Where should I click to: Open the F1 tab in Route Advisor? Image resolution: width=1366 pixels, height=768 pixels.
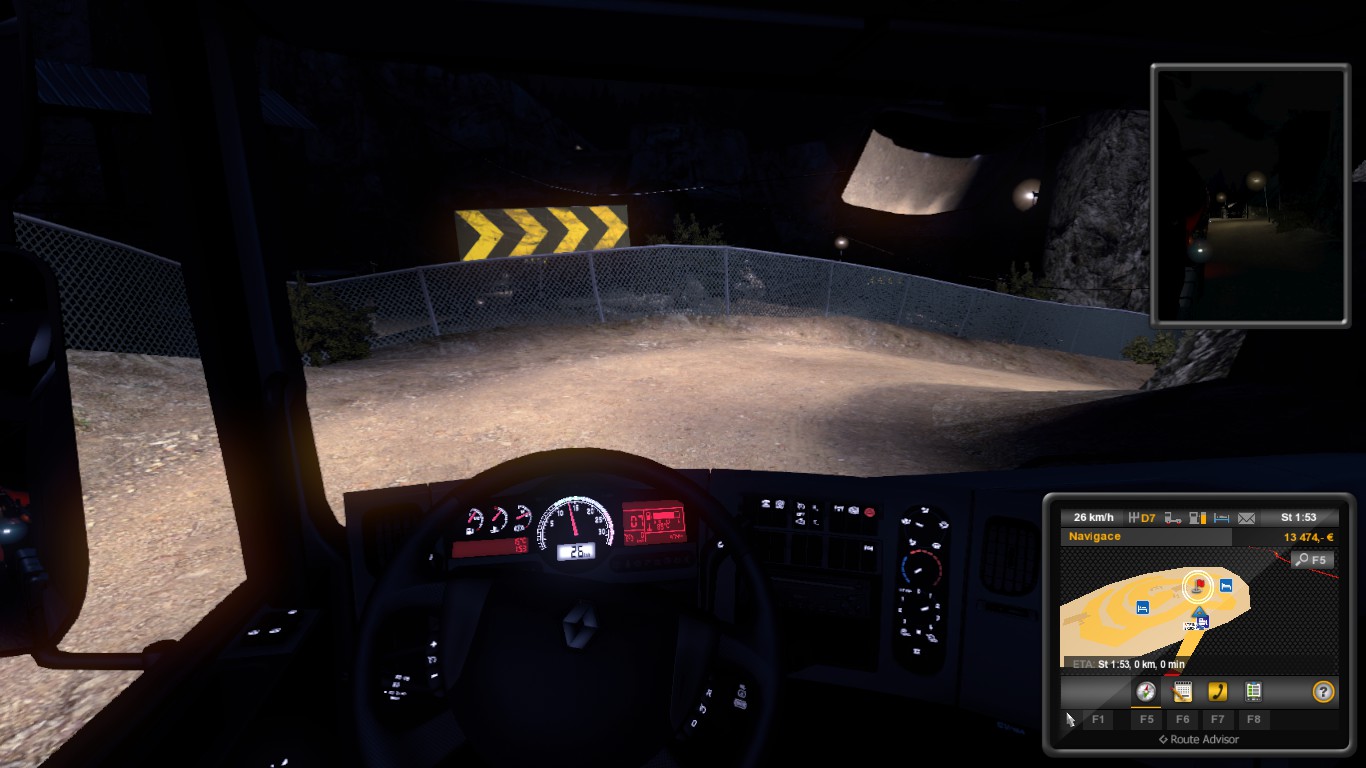point(1099,719)
